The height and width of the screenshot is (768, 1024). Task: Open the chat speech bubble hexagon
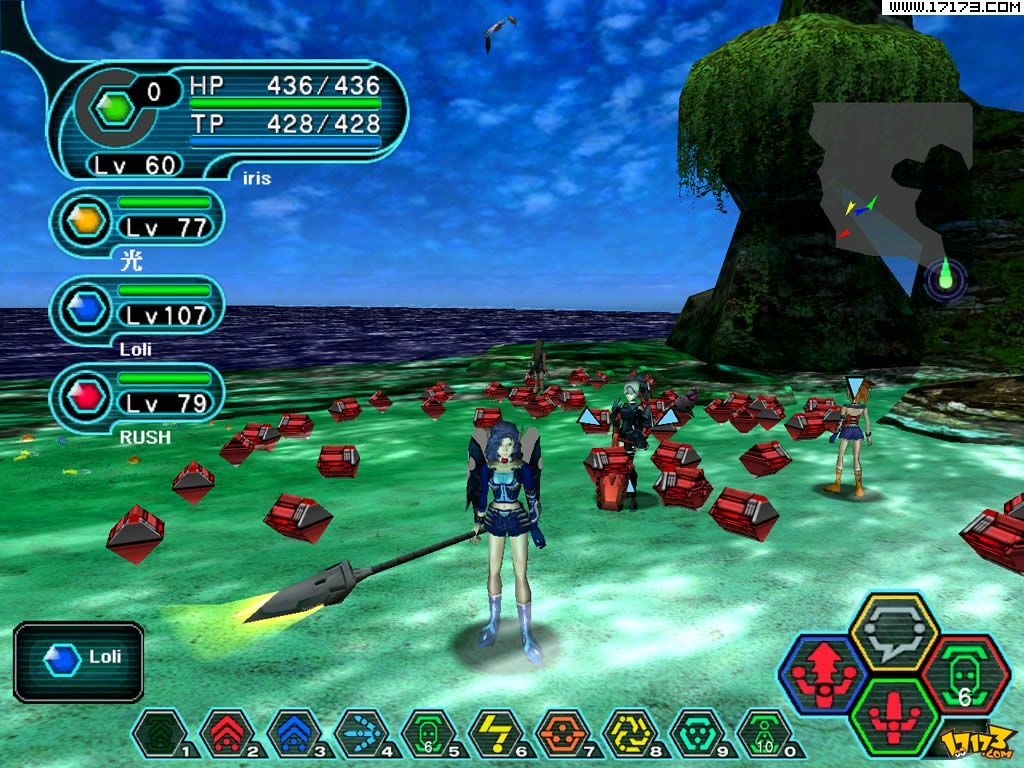pos(893,632)
